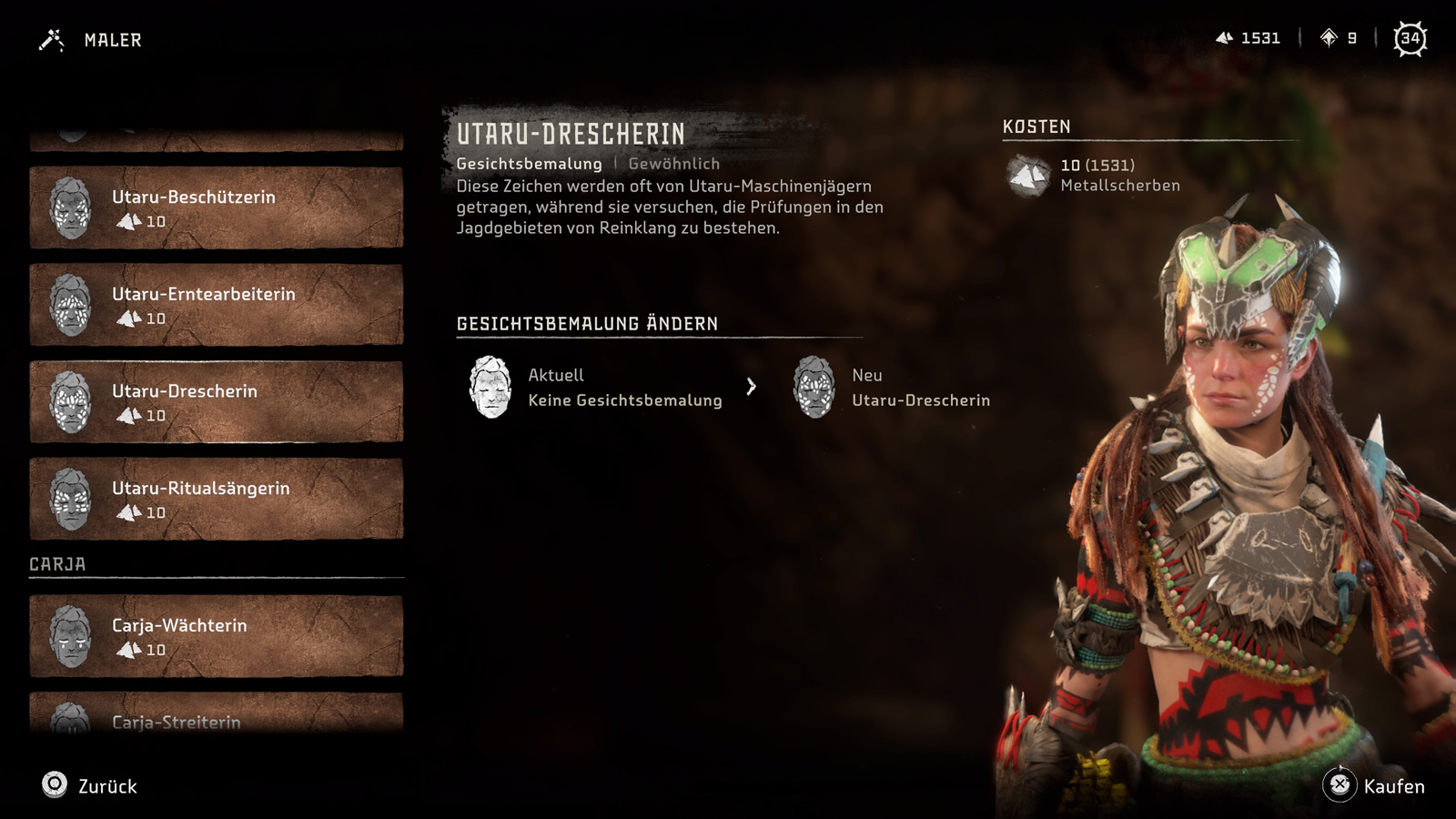Select the Utaru-Beschützerin face paint
Viewport: 1456px width, 819px height.
pos(216,207)
